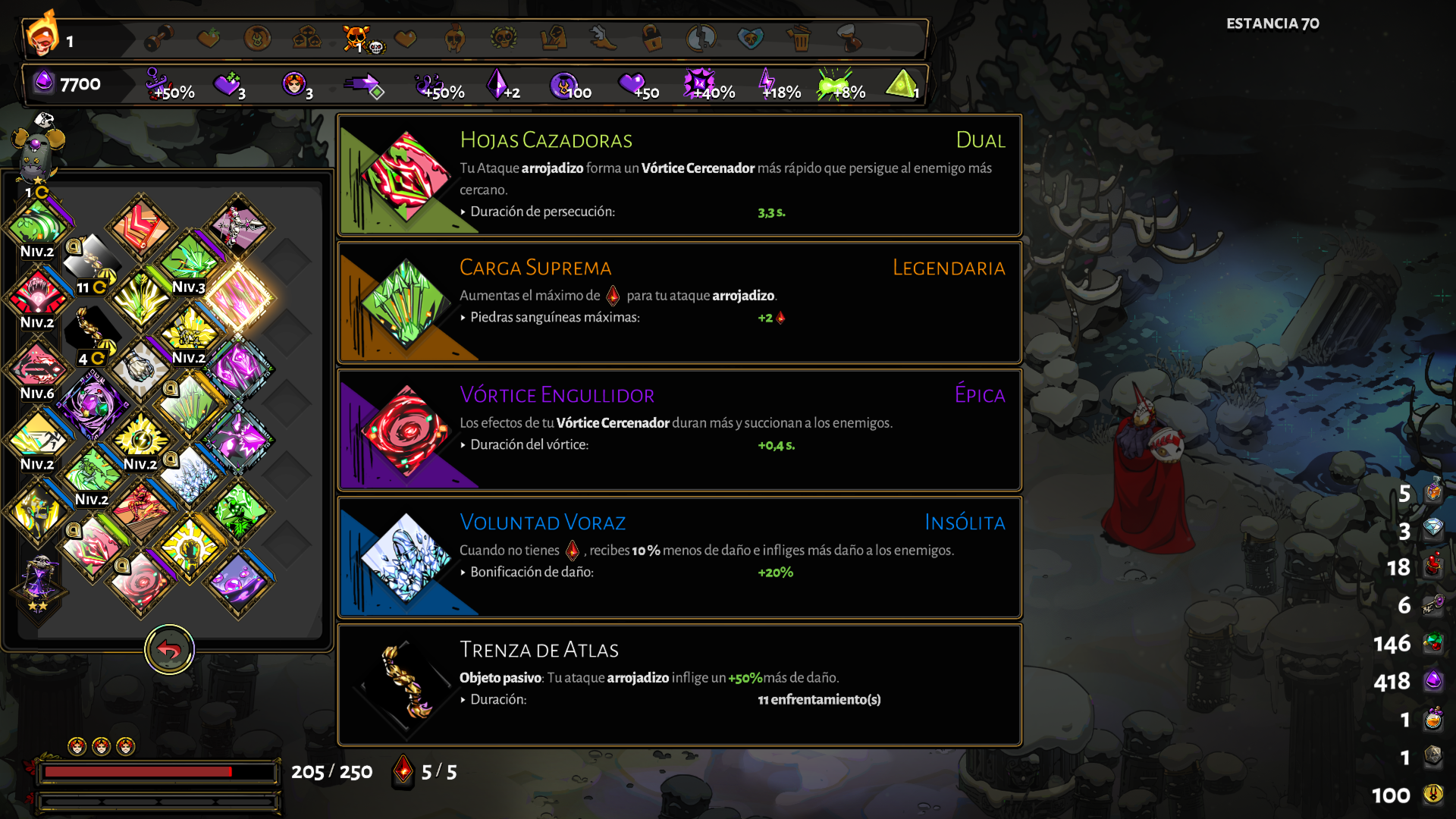1456x819 pixels.
Task: Select the Voluntad Voraz boon row
Action: point(679,558)
